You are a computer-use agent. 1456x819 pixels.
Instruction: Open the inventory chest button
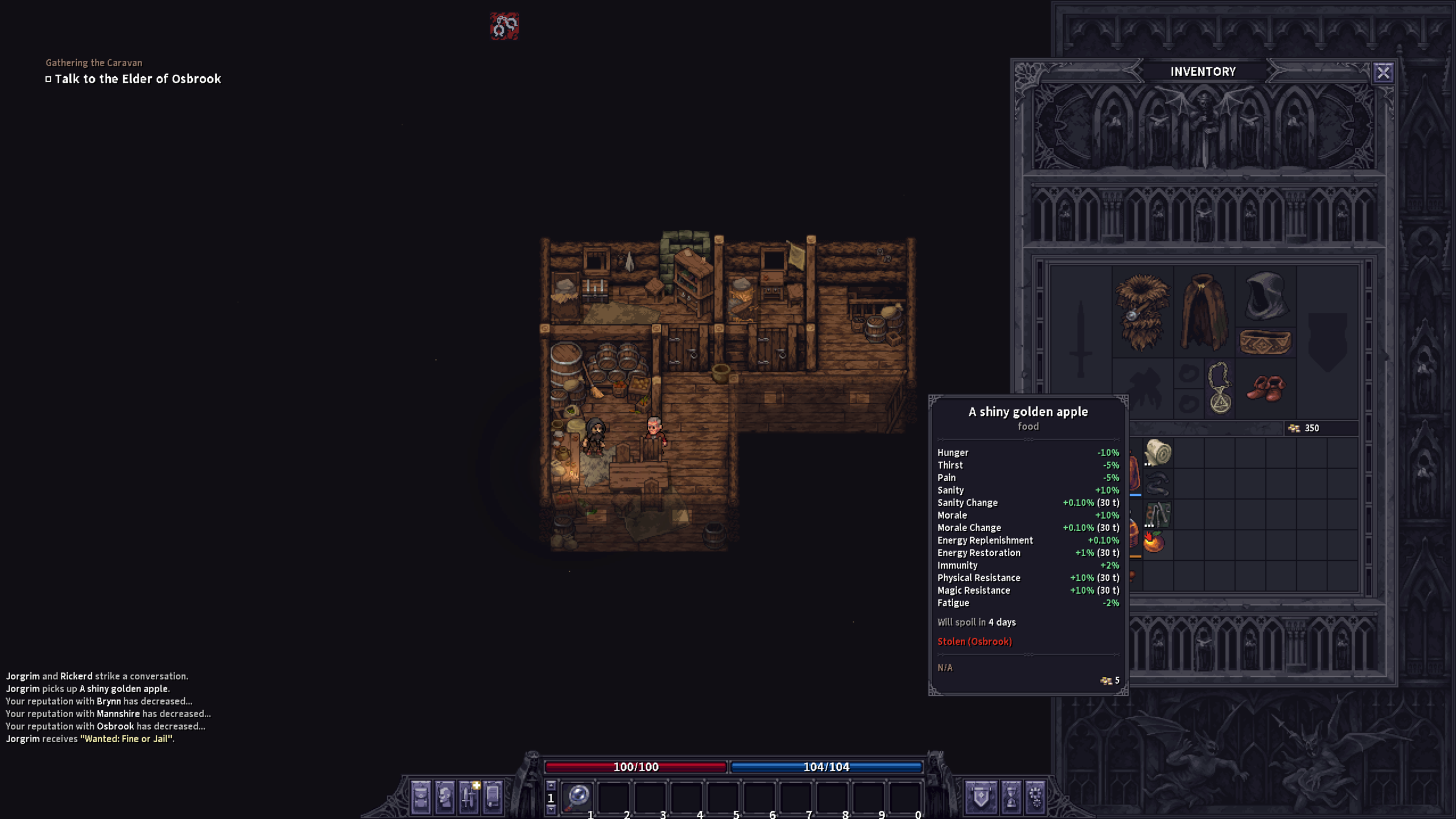pos(421,796)
